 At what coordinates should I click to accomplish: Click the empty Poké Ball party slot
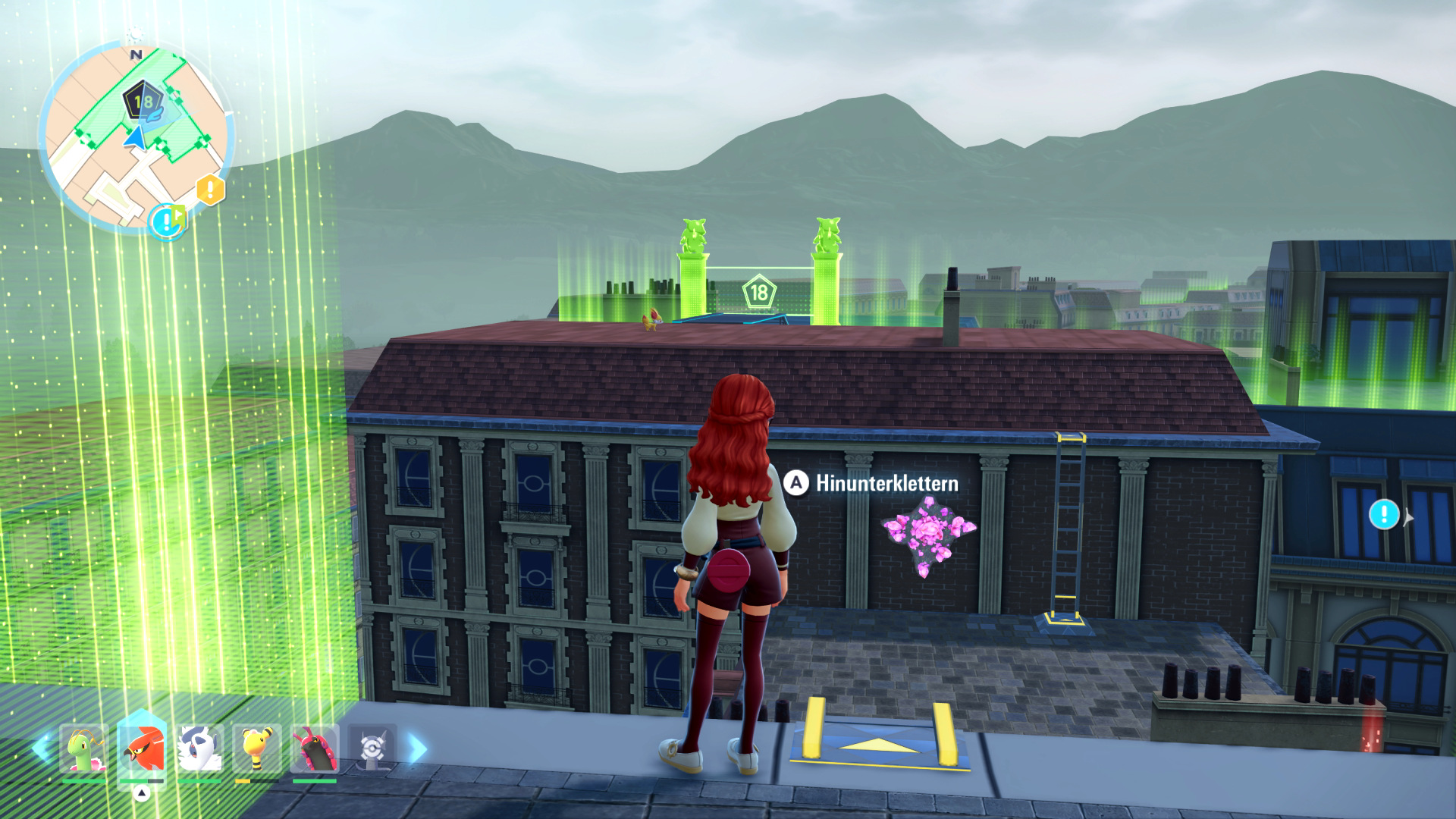click(372, 748)
